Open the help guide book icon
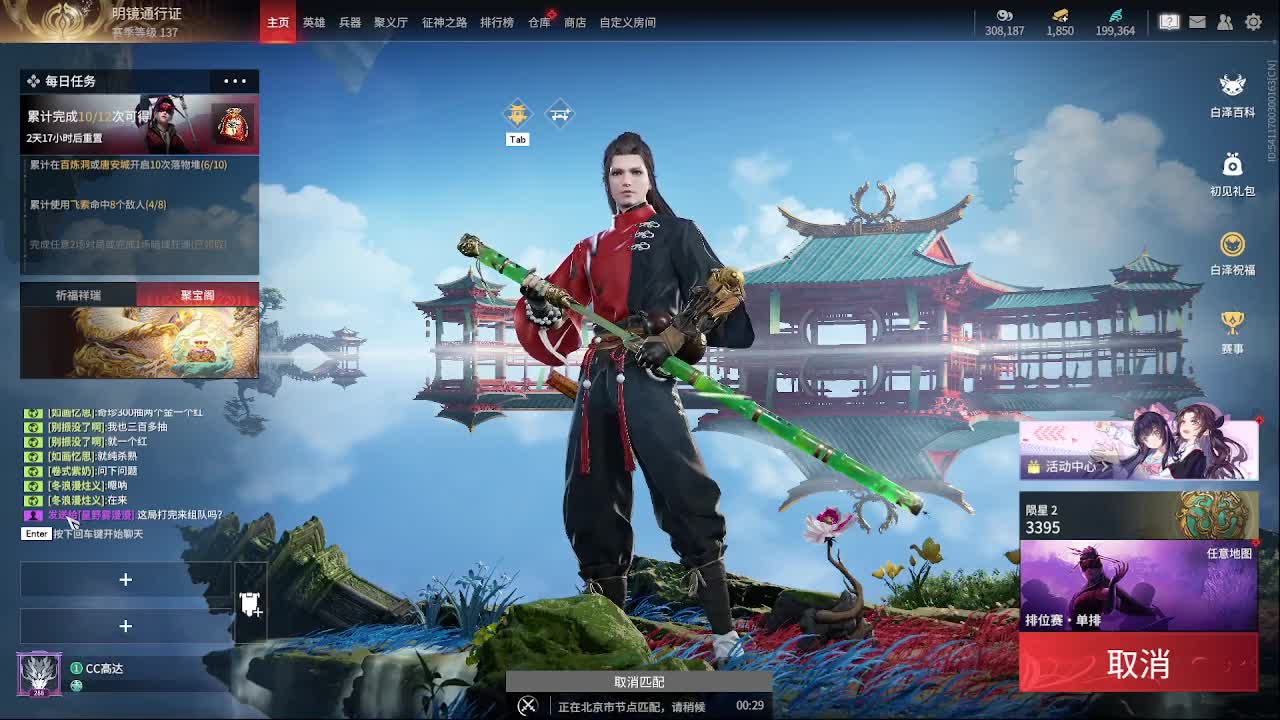Screen dimensions: 1280x720 click(1169, 20)
